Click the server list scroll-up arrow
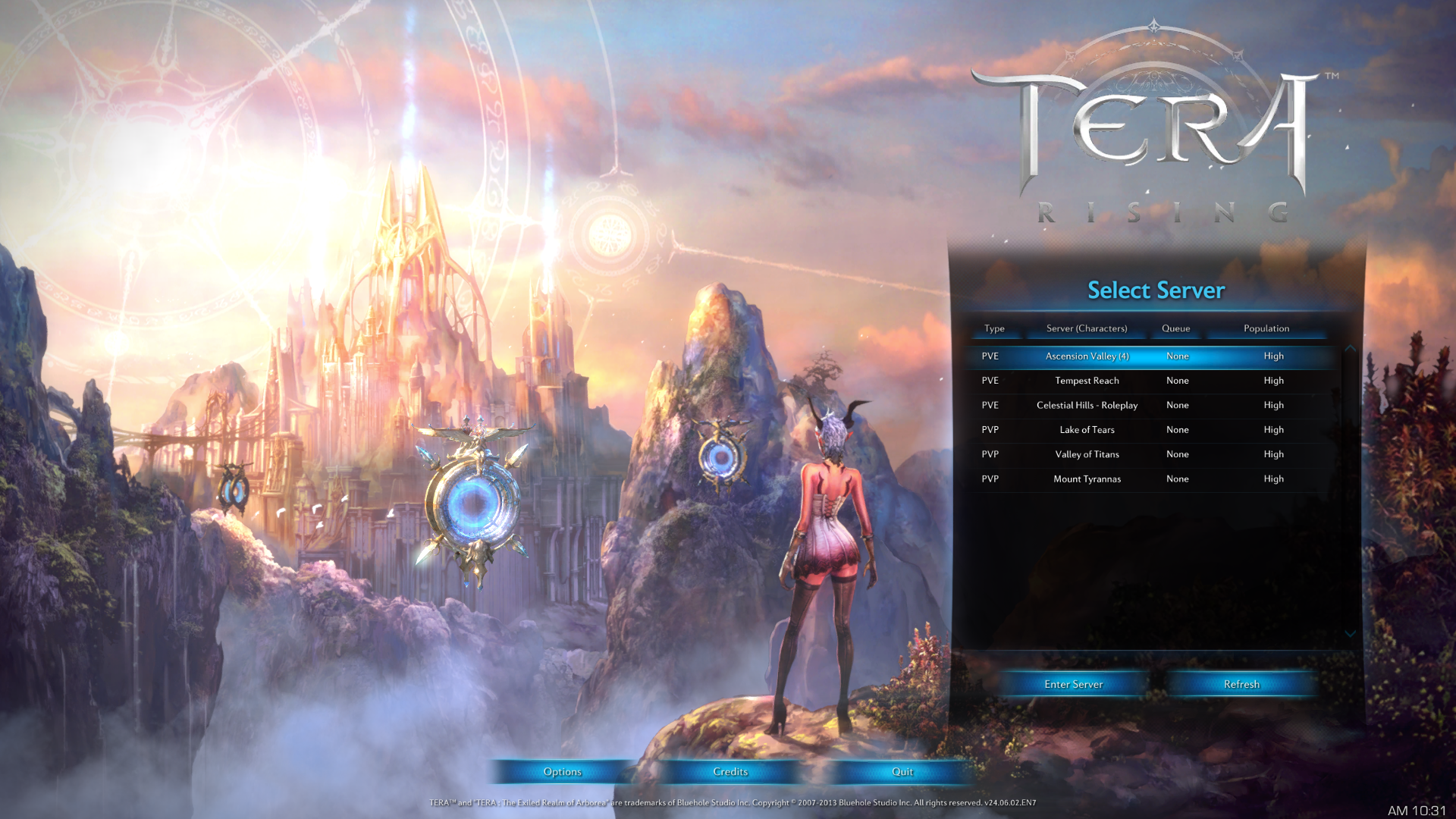1456x819 pixels. 1350,348
